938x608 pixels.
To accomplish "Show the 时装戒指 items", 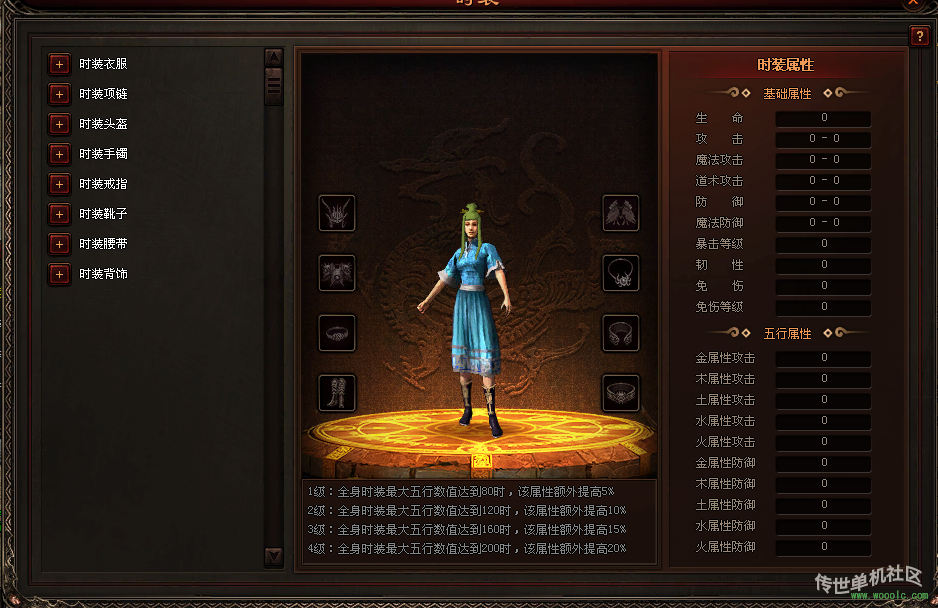I will 59,184.
